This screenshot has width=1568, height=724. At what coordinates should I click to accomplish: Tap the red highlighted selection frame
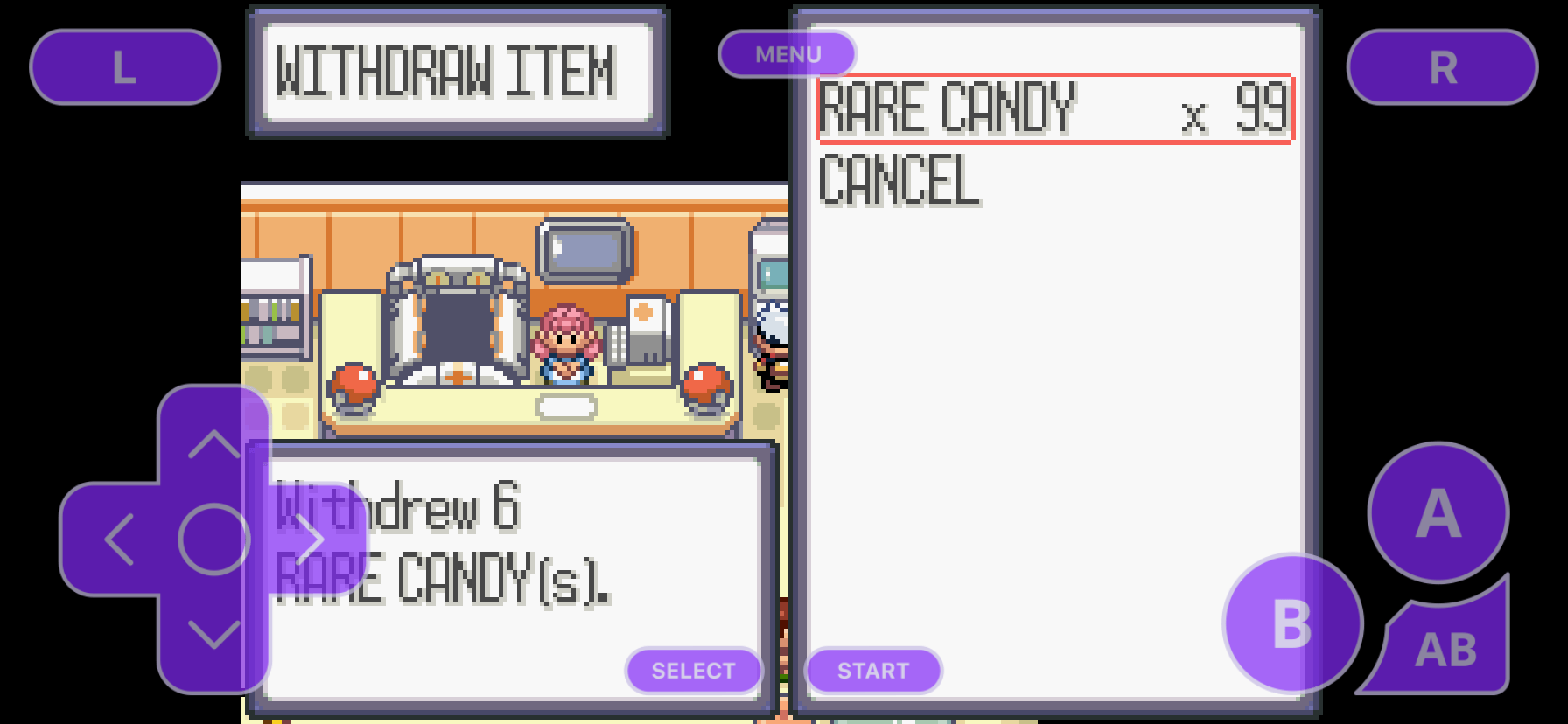(1053, 109)
